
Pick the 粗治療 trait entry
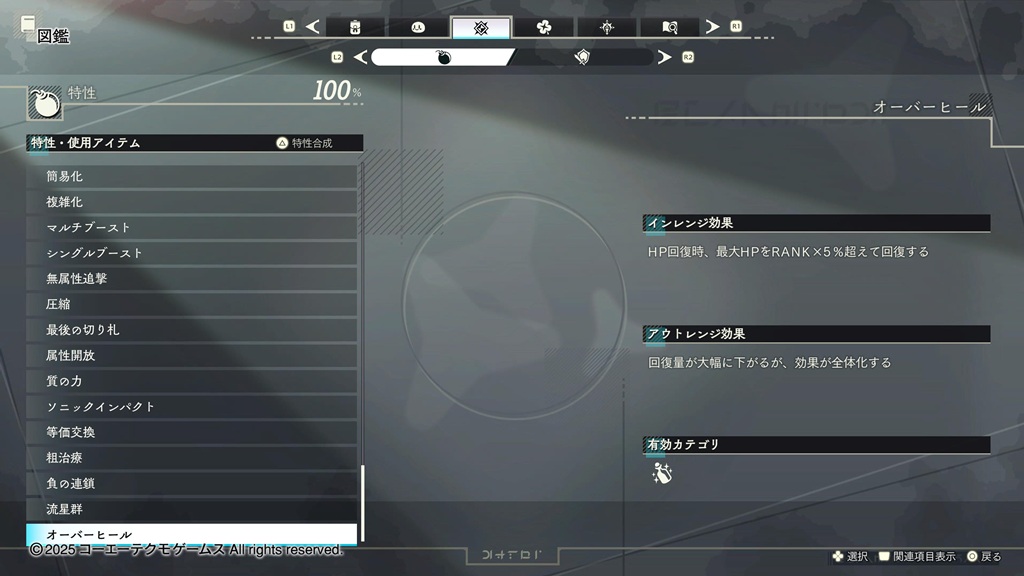[191, 458]
